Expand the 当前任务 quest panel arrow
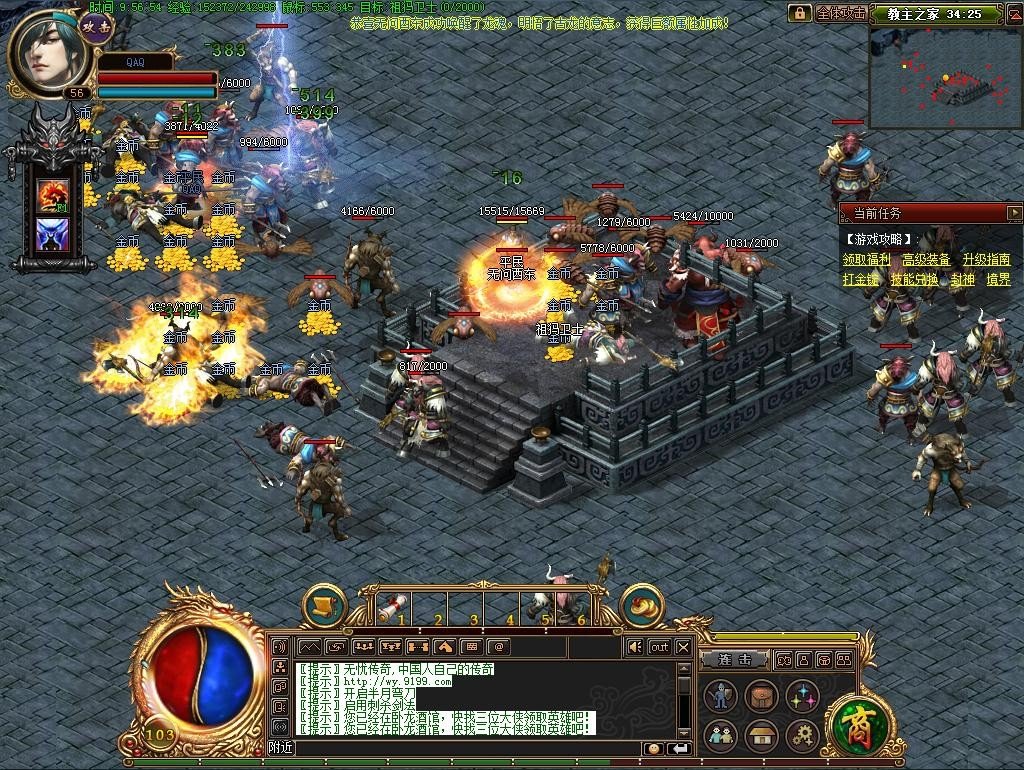The height and width of the screenshot is (770, 1024). click(1014, 213)
